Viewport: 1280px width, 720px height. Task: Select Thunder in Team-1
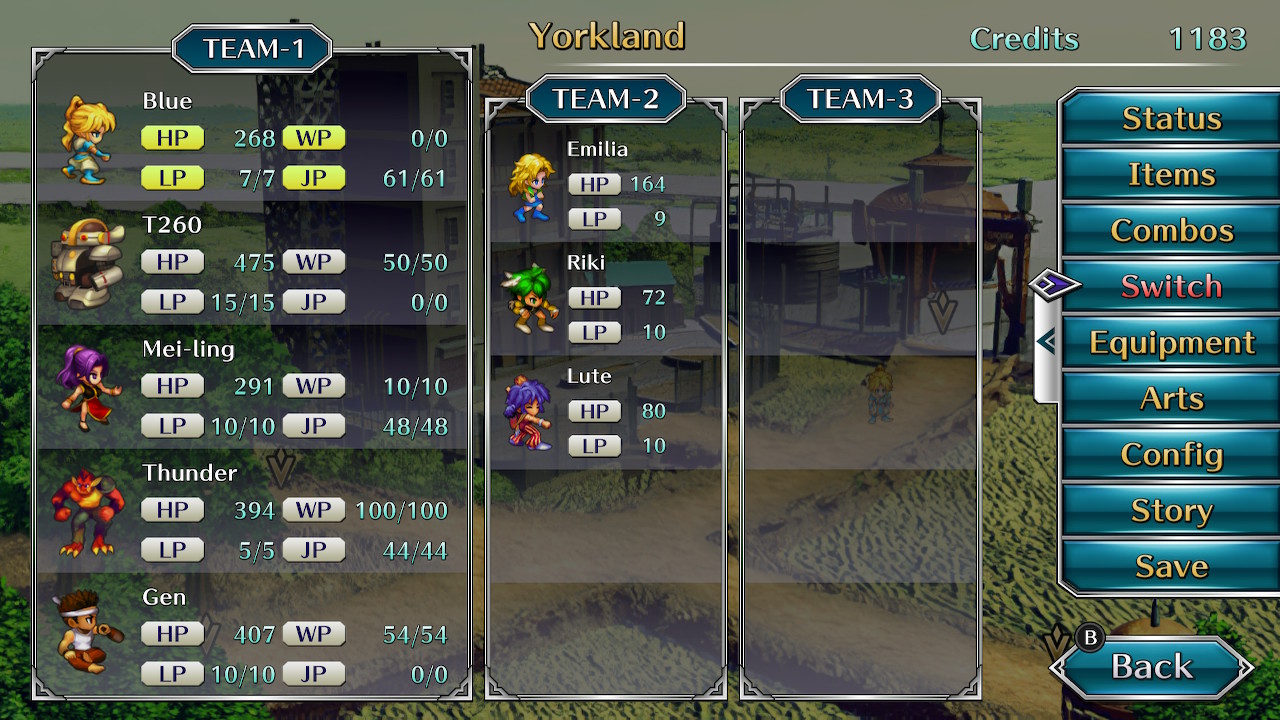(x=252, y=512)
